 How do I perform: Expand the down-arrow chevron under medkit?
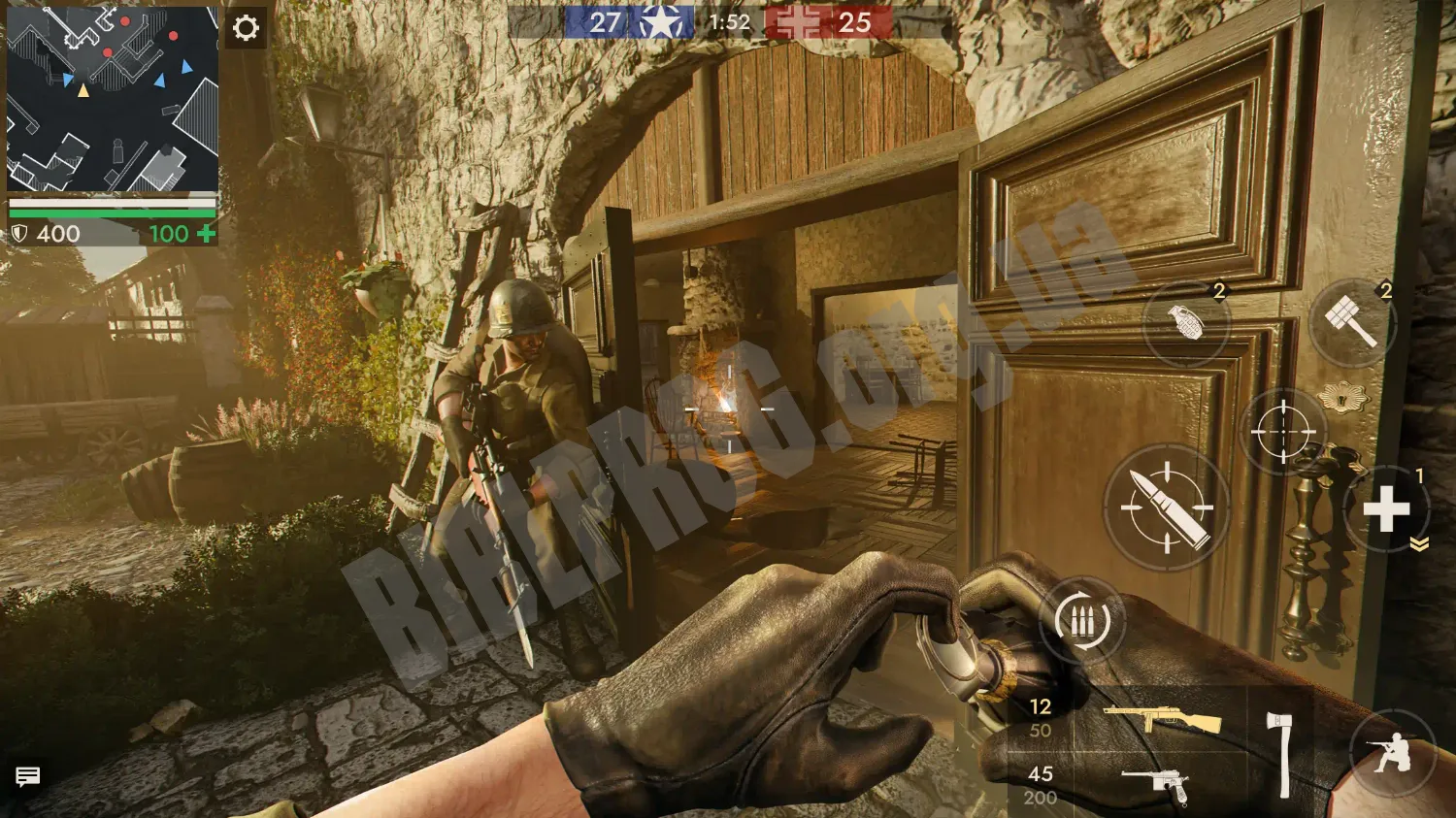[1419, 545]
